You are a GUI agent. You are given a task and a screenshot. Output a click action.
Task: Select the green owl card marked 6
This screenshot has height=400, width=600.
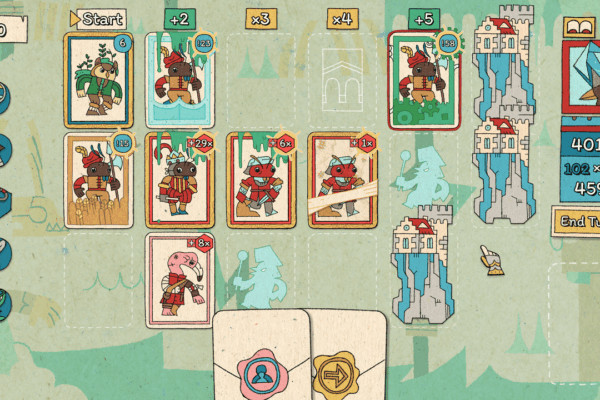(98, 80)
